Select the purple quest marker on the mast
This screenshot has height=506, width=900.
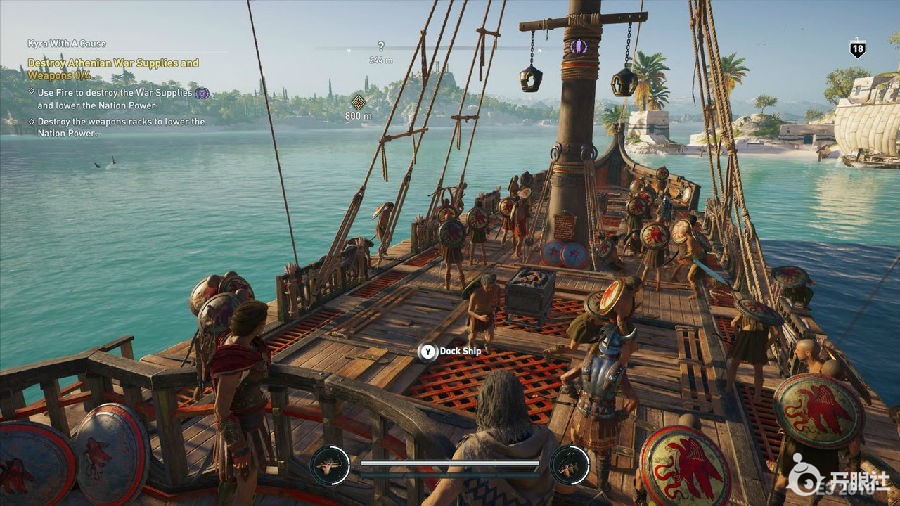coord(578,46)
